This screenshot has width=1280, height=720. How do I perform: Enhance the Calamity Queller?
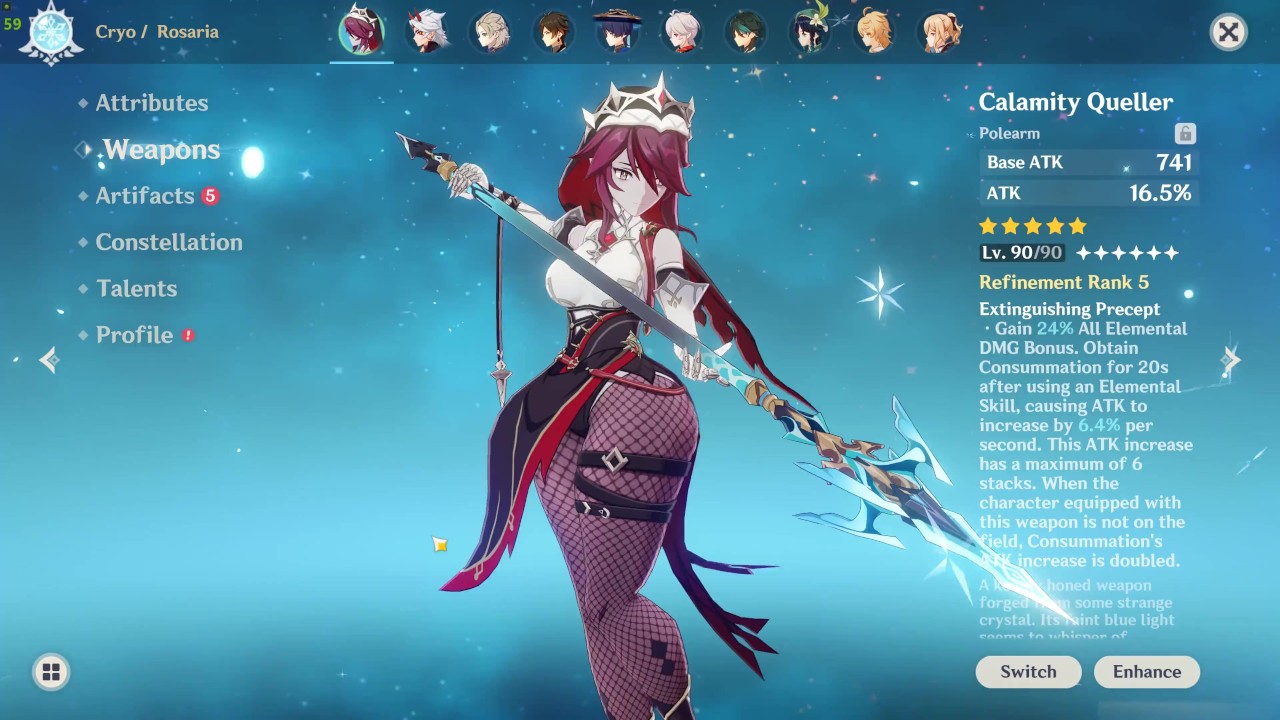click(x=1146, y=672)
